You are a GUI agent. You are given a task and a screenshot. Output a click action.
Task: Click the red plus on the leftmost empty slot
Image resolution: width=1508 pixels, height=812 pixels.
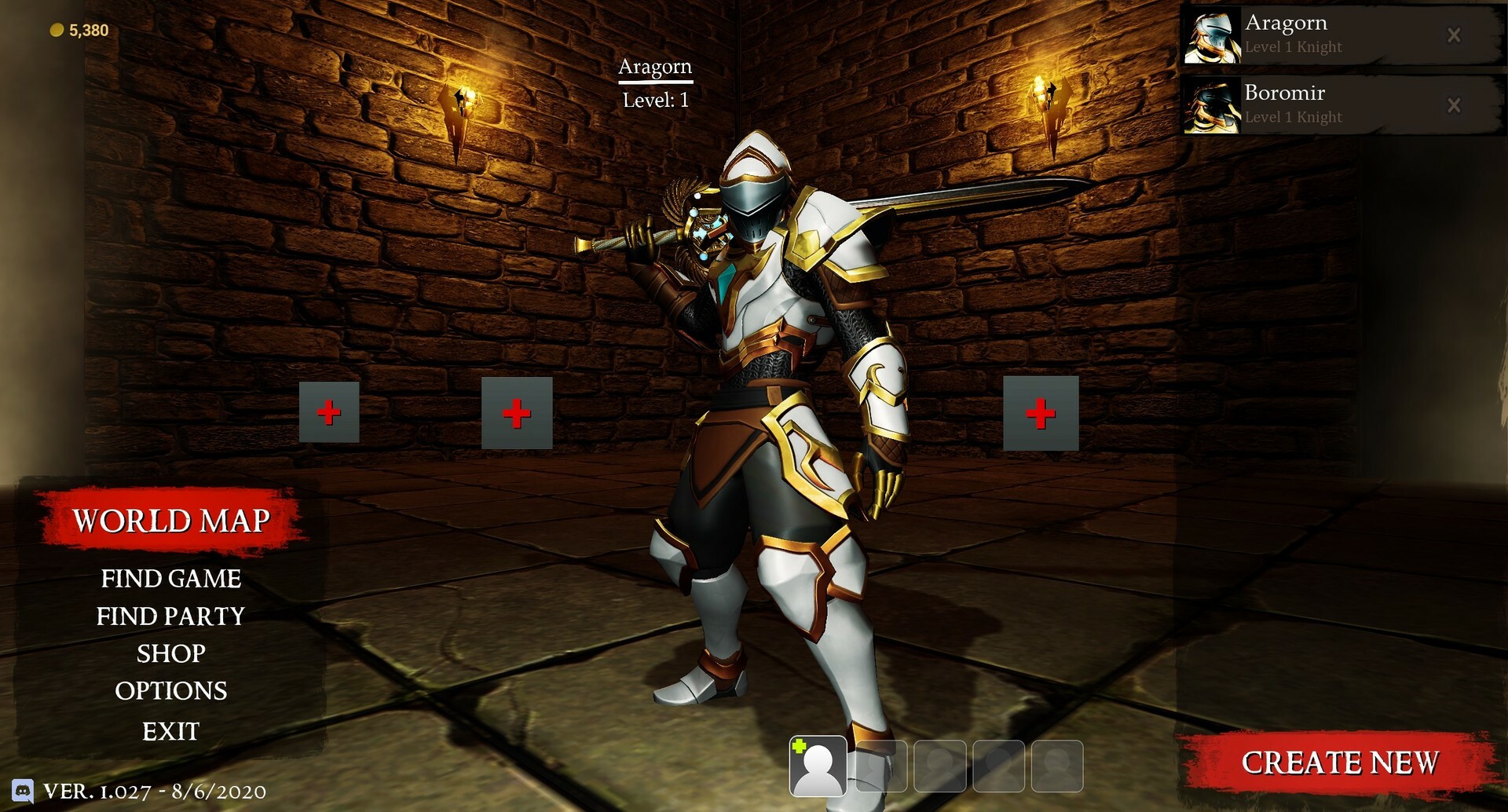click(x=329, y=411)
